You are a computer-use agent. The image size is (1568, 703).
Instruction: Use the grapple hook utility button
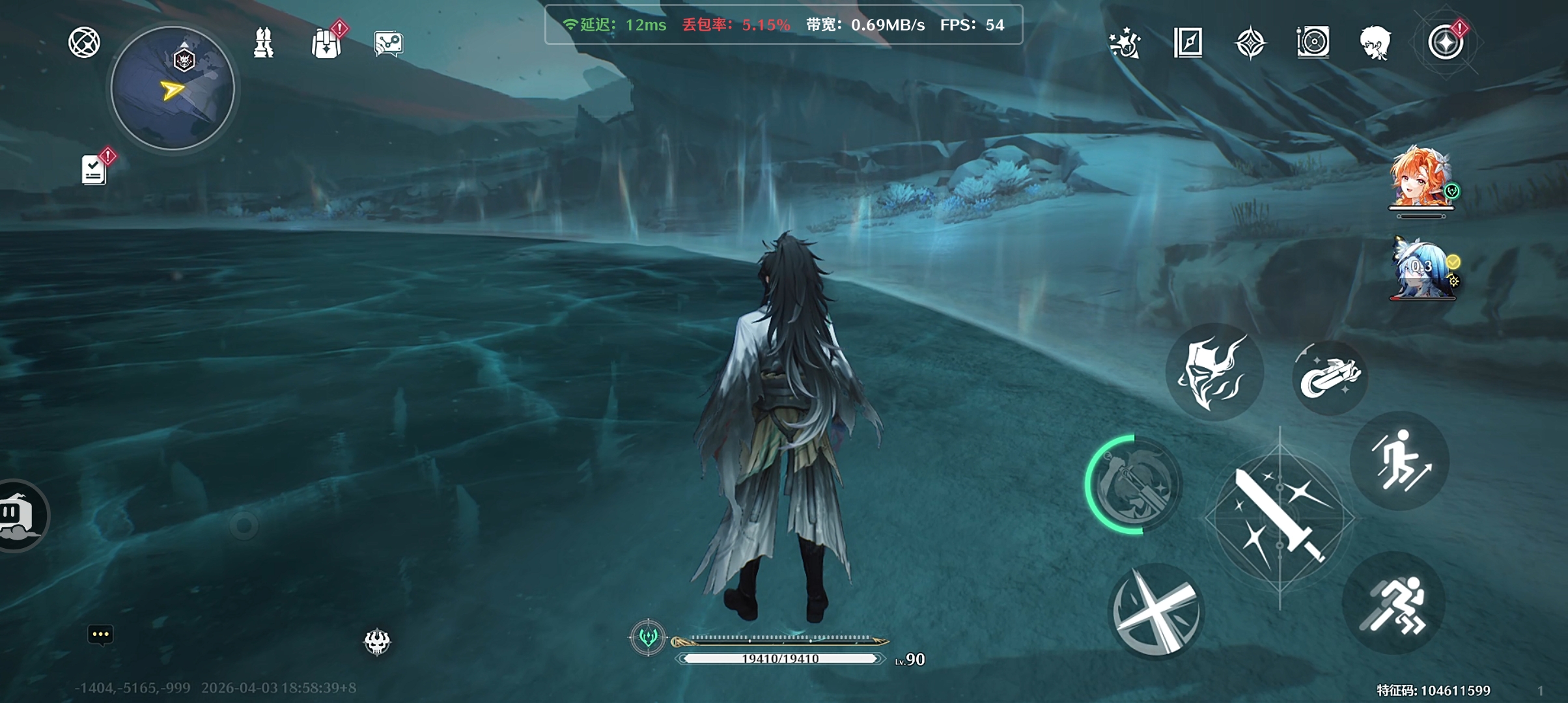coord(1329,377)
